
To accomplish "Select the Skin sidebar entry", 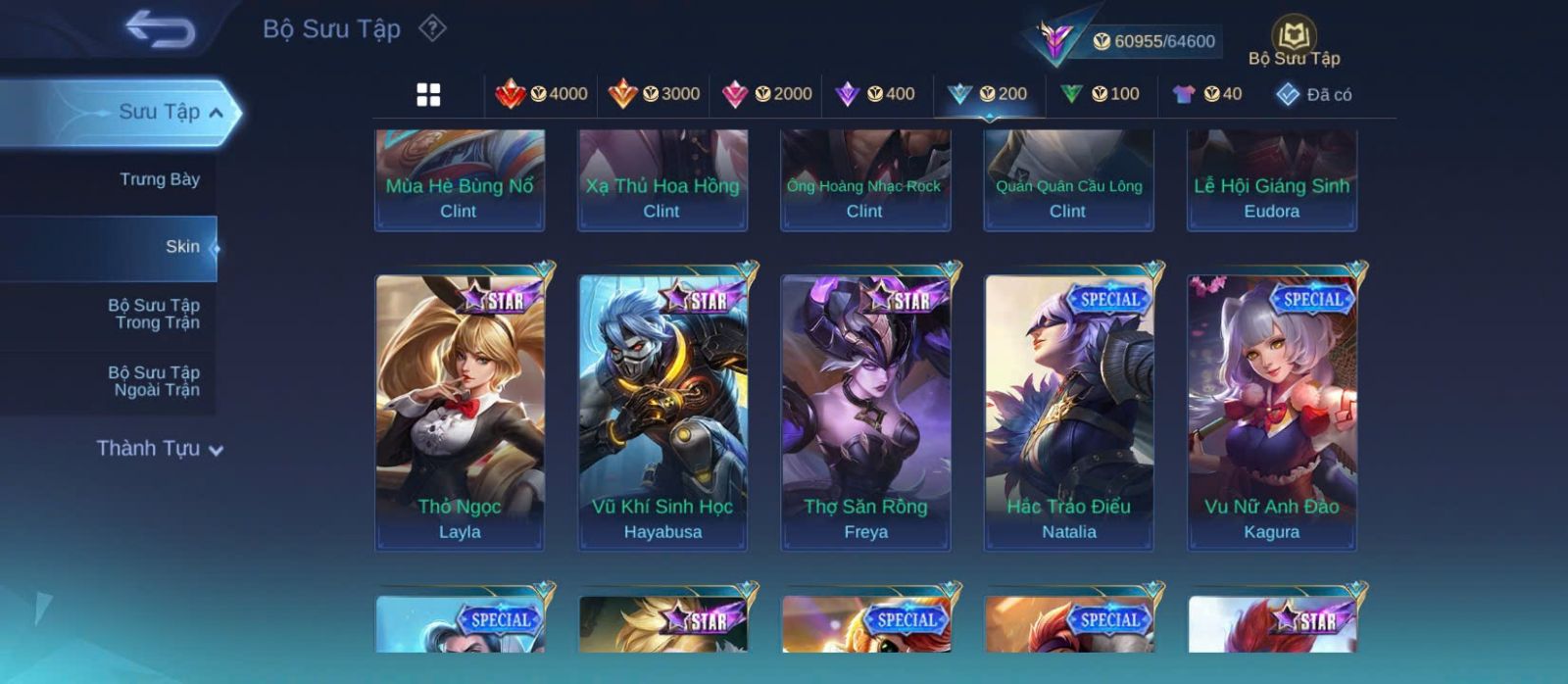I will 182,247.
